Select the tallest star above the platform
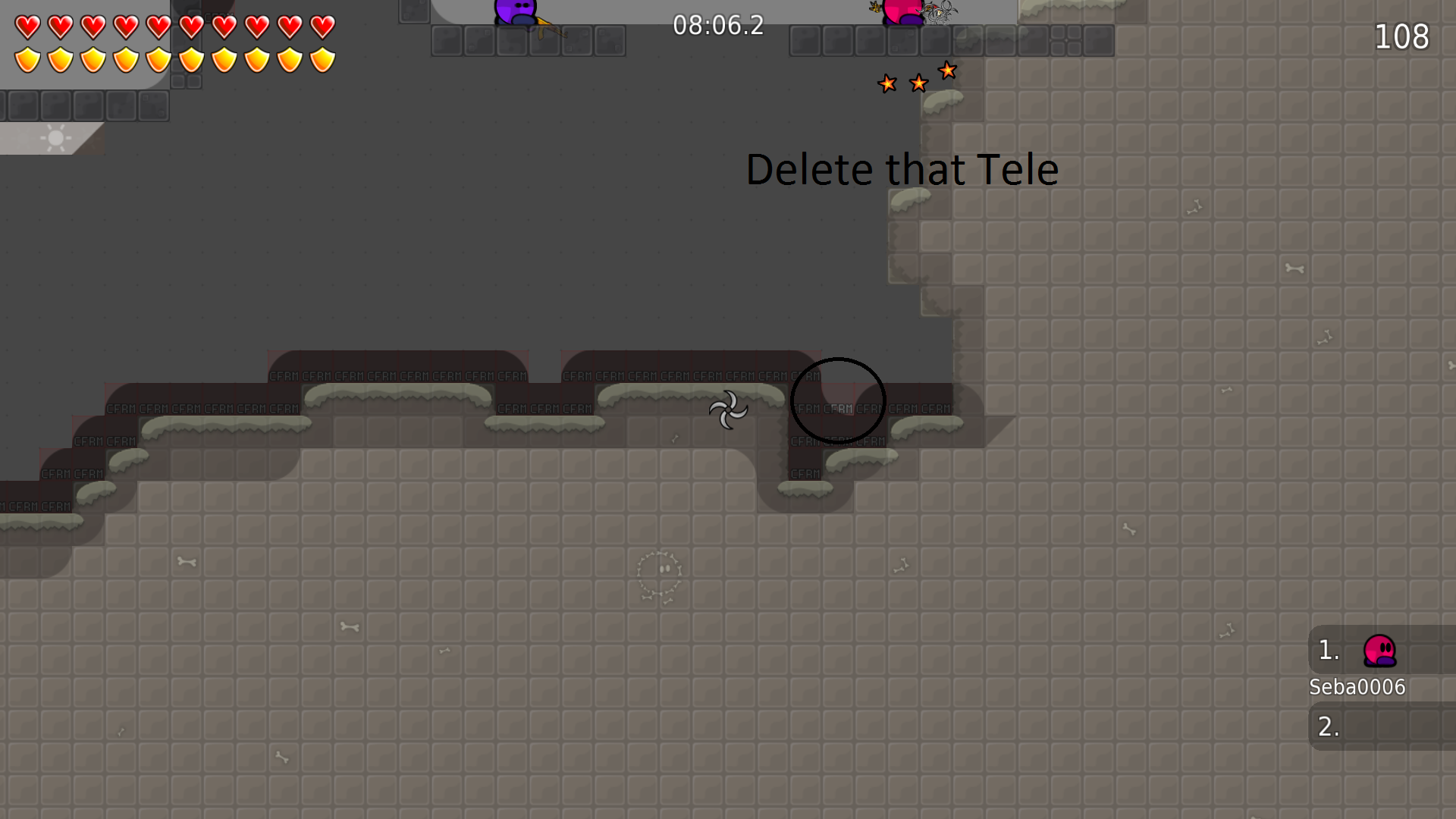Viewport: 1456px width, 819px height. (x=947, y=71)
